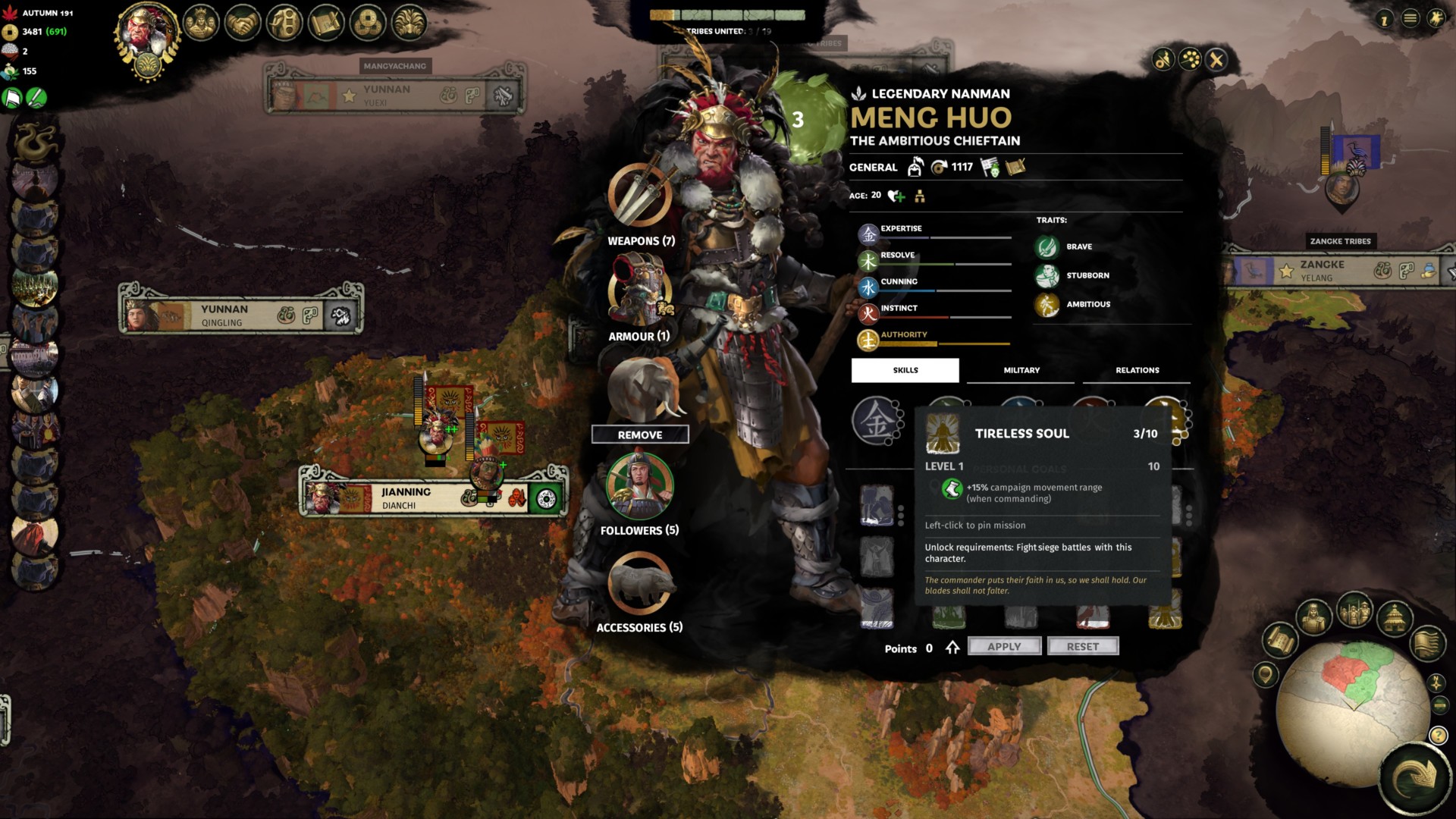Remove the equipped elephant mount
Viewport: 1456px width, 819px height.
pyautogui.click(x=639, y=435)
